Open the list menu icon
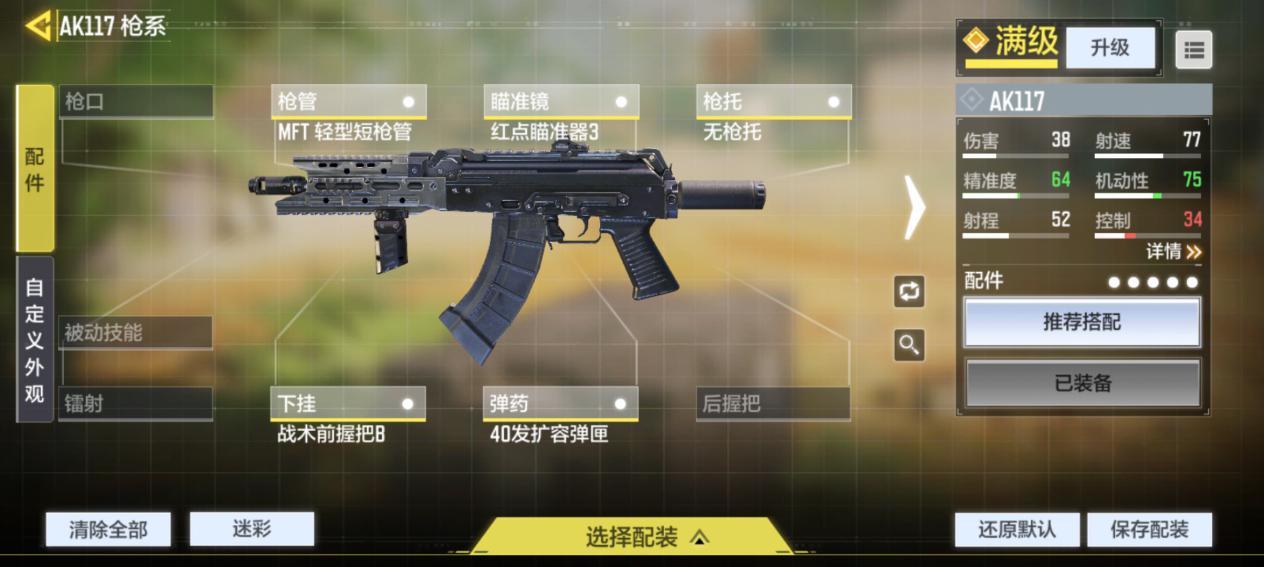 1193,49
